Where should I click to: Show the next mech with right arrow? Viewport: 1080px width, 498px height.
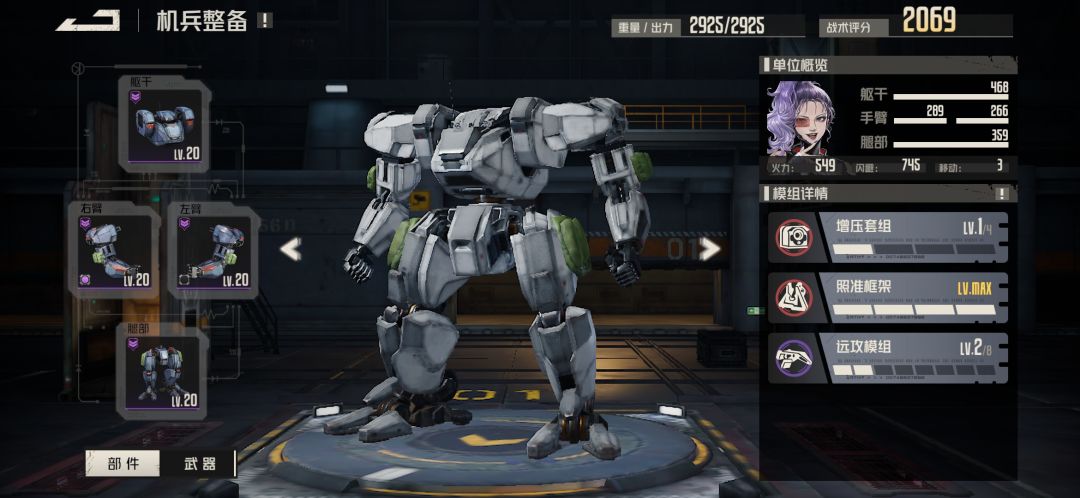[711, 249]
